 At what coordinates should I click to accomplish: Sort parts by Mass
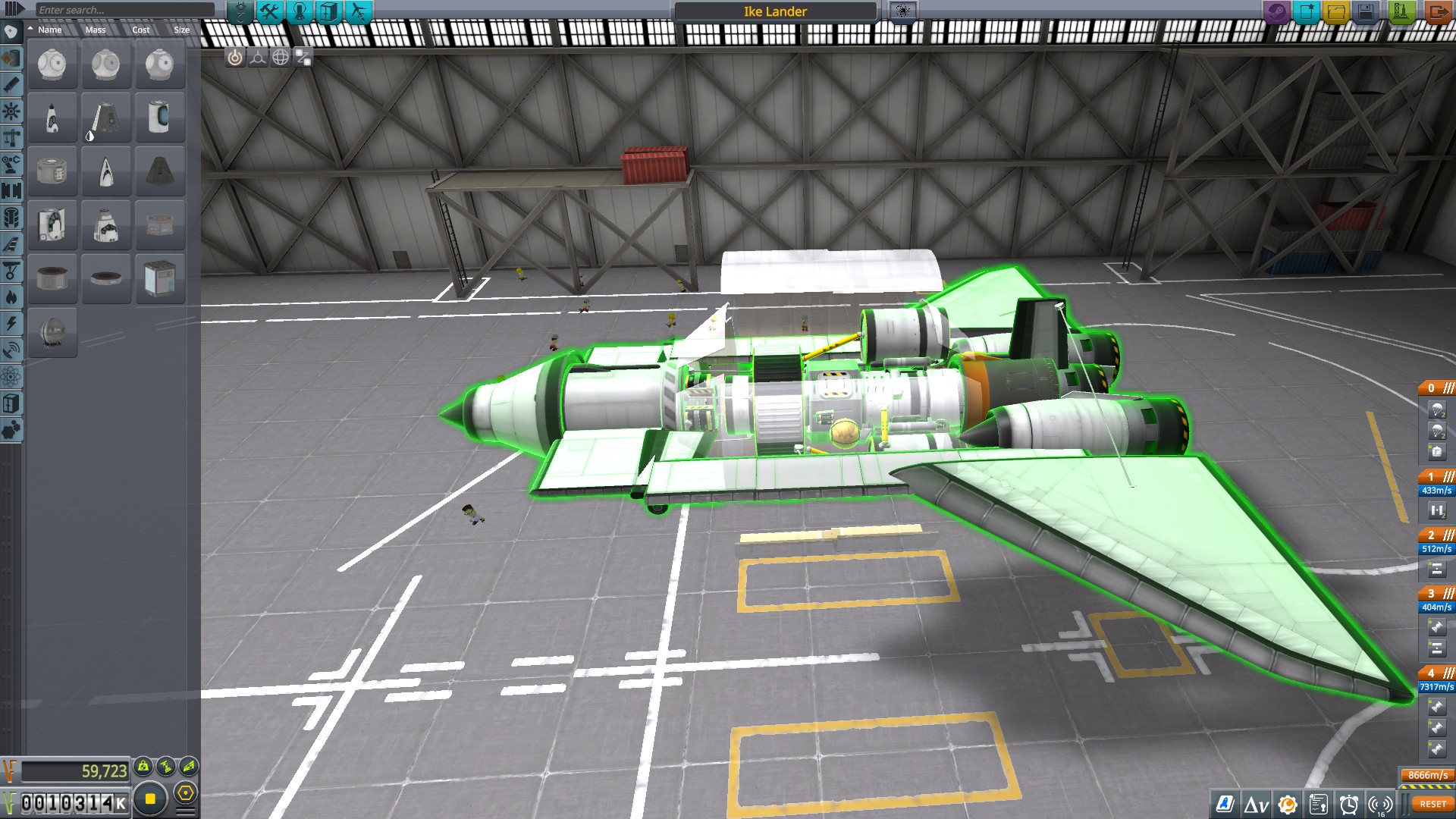pyautogui.click(x=96, y=30)
